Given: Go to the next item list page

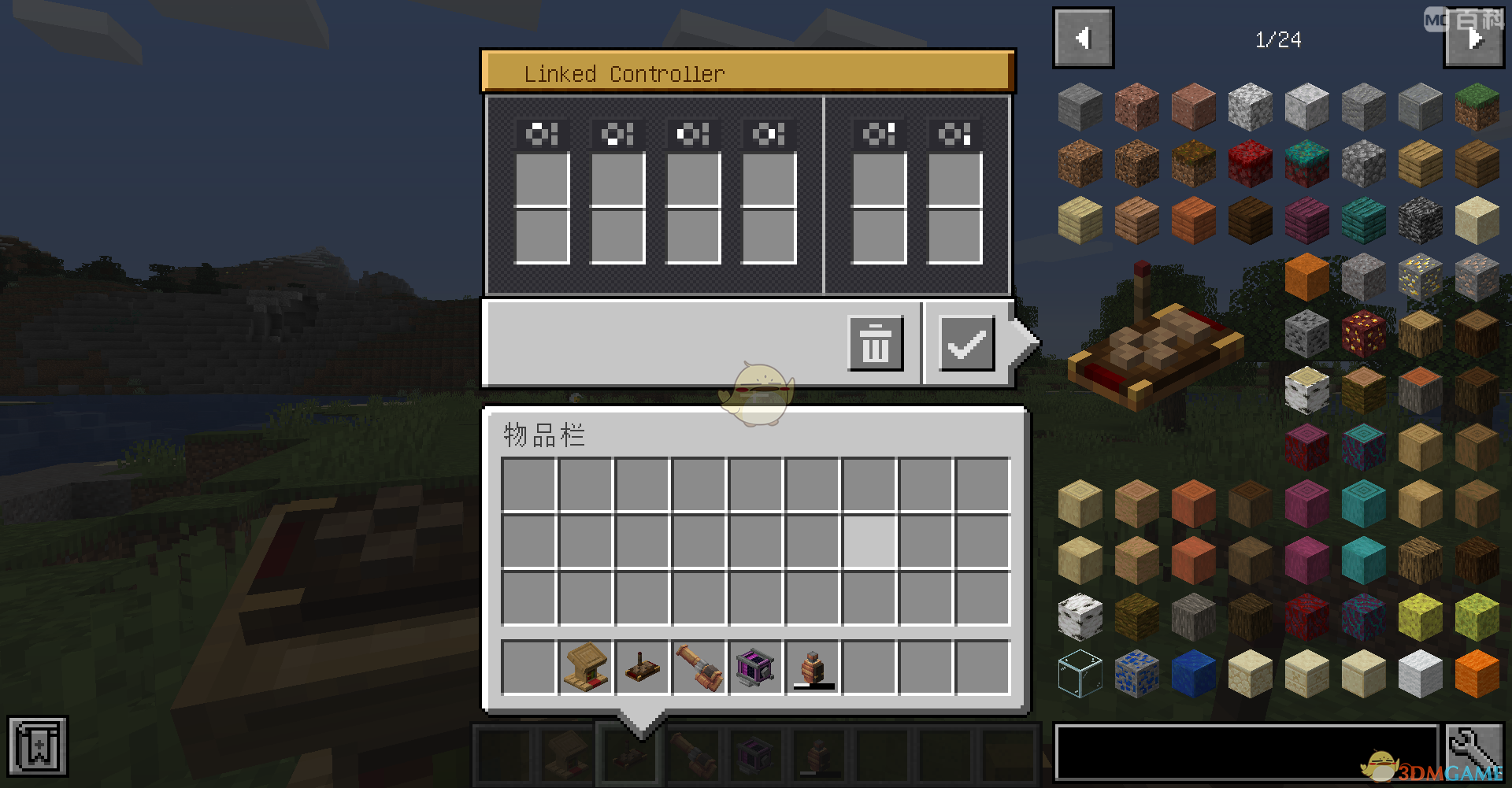Looking at the screenshot, I should (x=1473, y=38).
